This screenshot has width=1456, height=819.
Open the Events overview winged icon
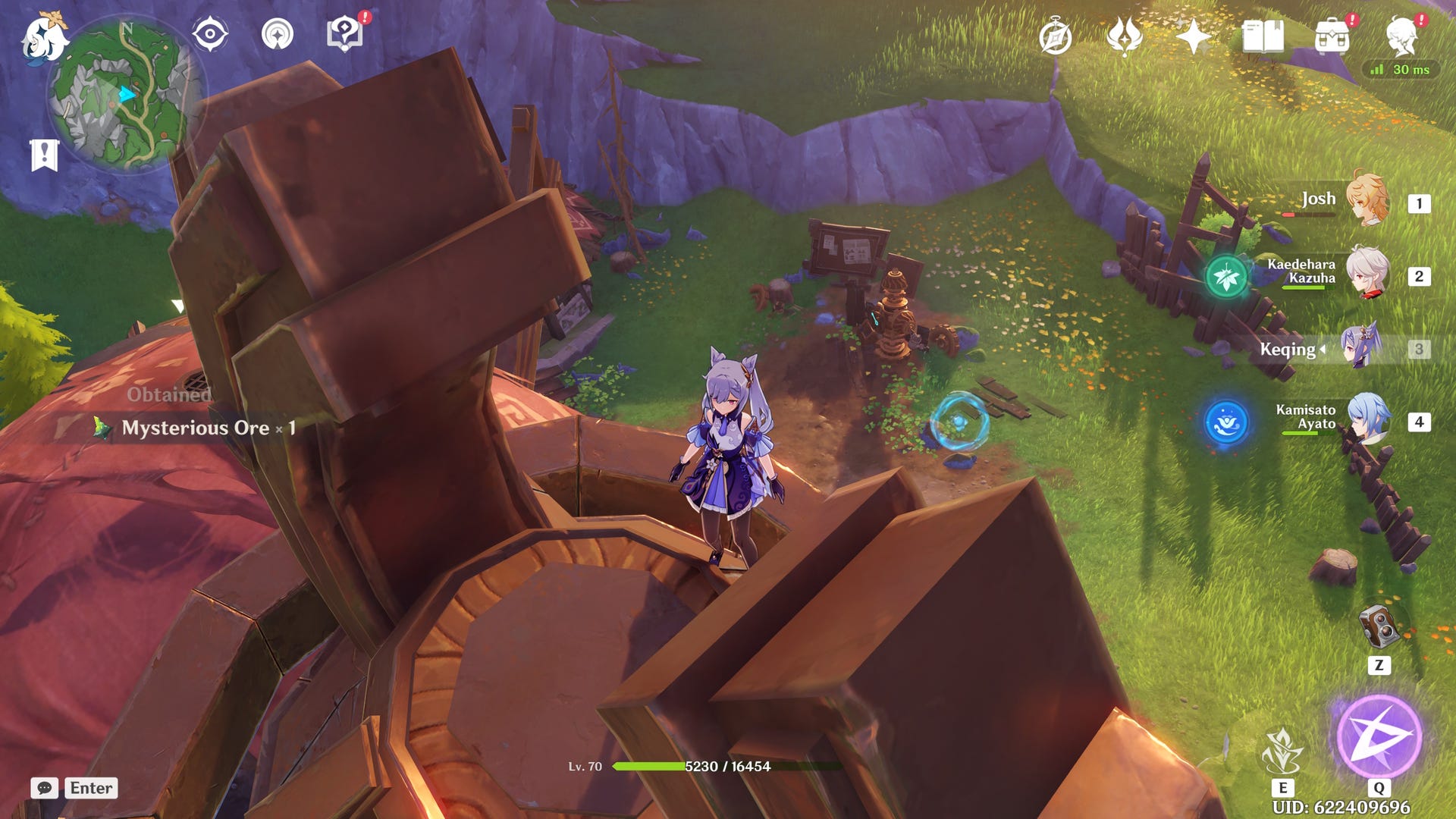coord(1125,33)
